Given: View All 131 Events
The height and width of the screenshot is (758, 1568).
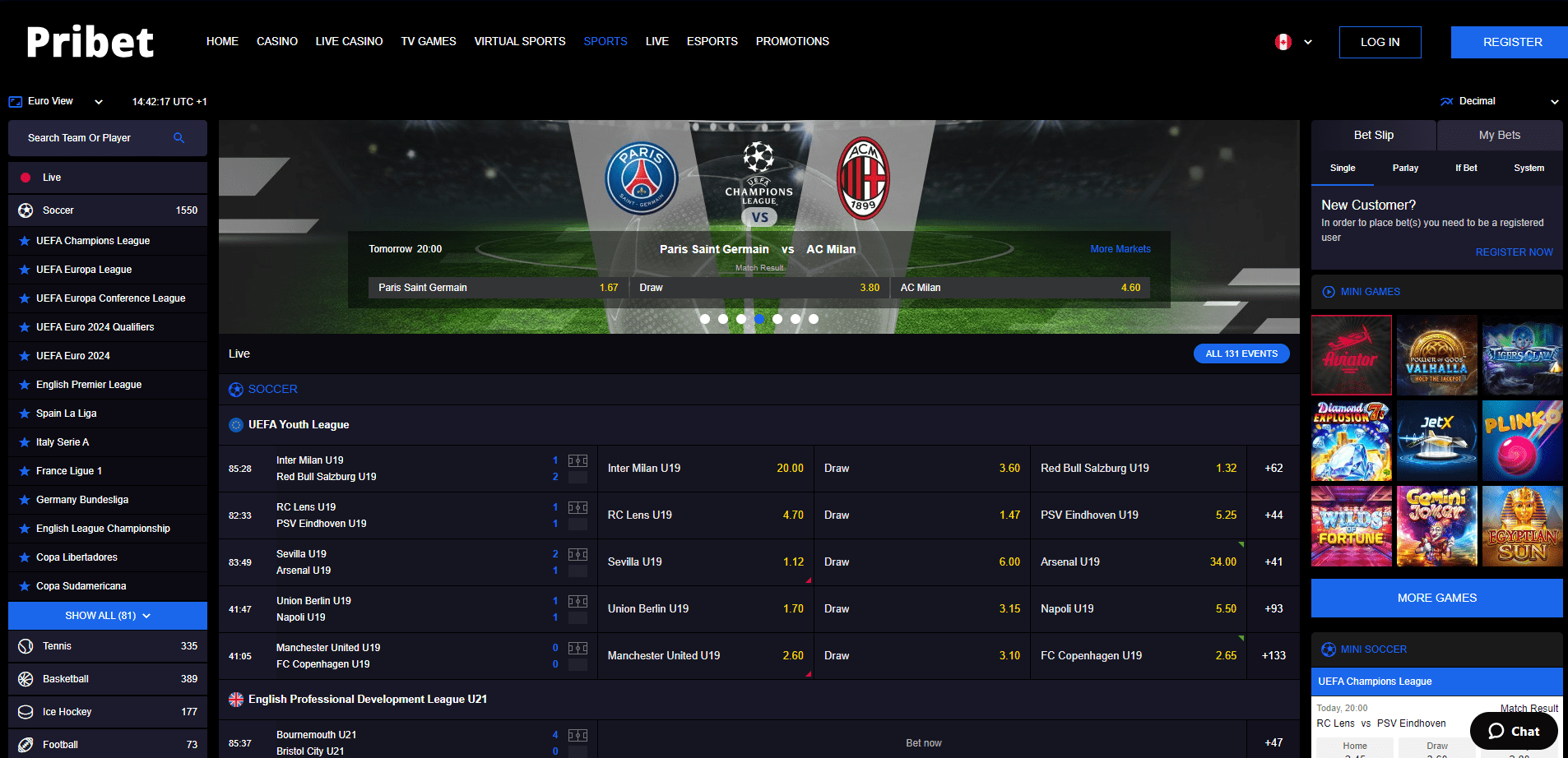Looking at the screenshot, I should pos(1241,354).
